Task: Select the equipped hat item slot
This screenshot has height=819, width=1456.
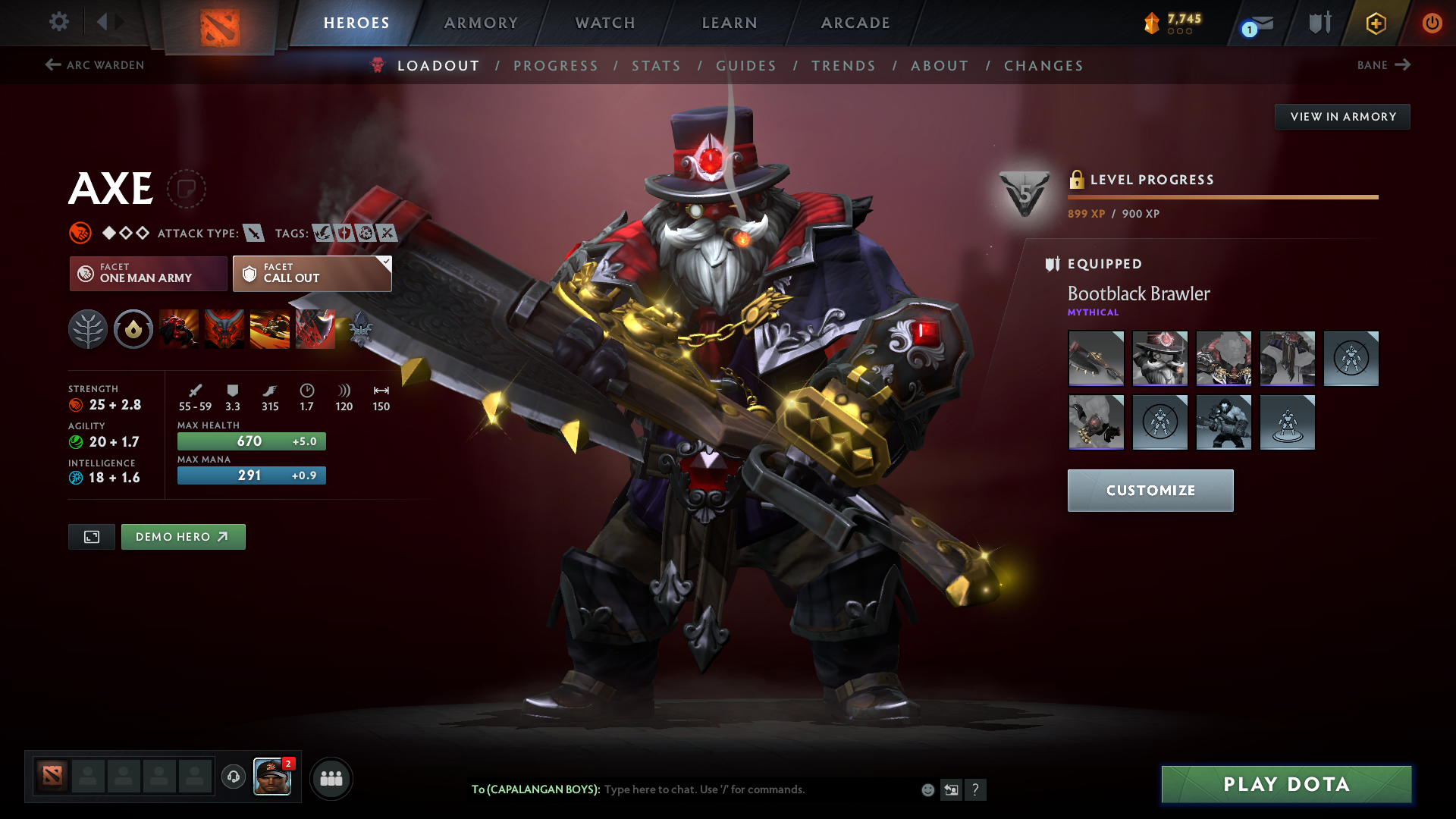Action: click(x=1159, y=359)
